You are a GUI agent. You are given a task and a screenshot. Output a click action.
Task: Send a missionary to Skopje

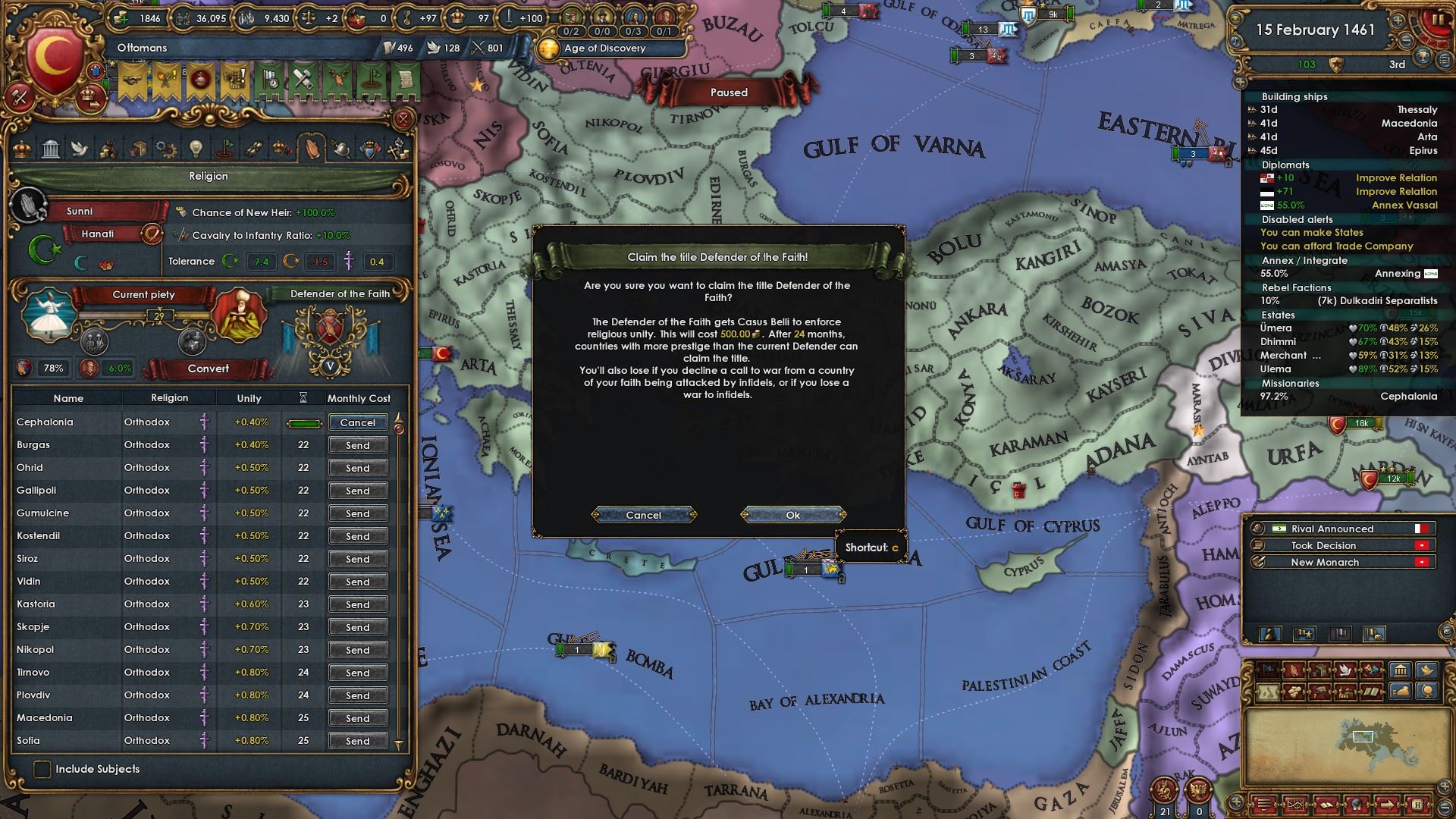coord(357,627)
